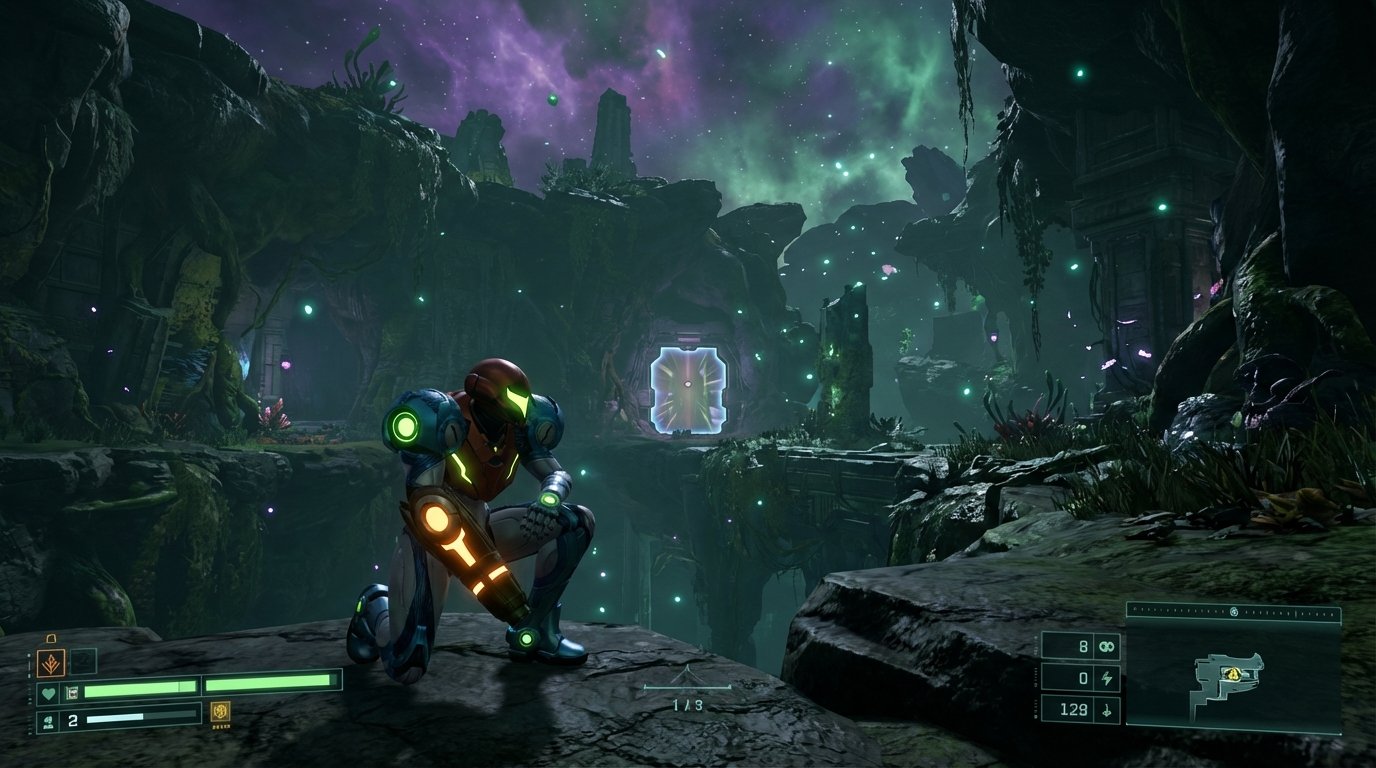The height and width of the screenshot is (768, 1376).
Task: Toggle the empty secondary weapon slot
Action: point(83,661)
